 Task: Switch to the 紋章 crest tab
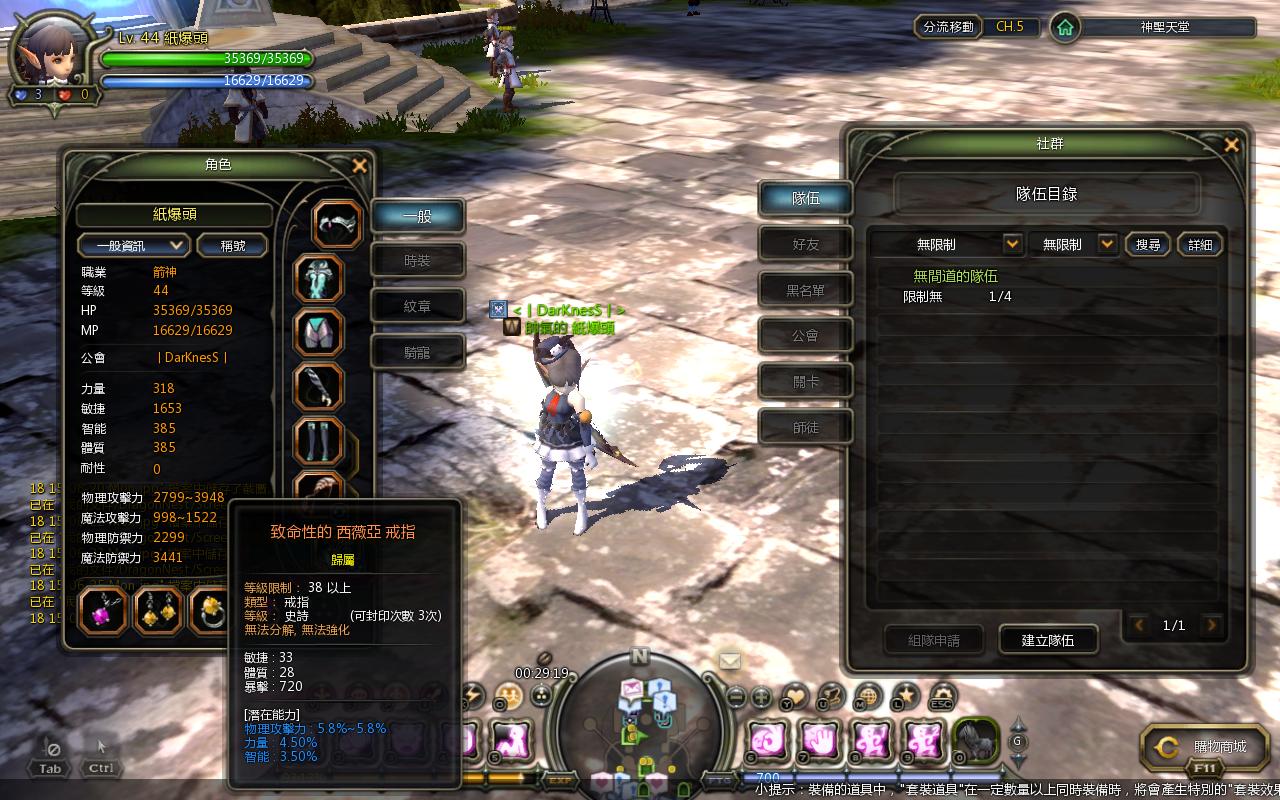tap(417, 307)
